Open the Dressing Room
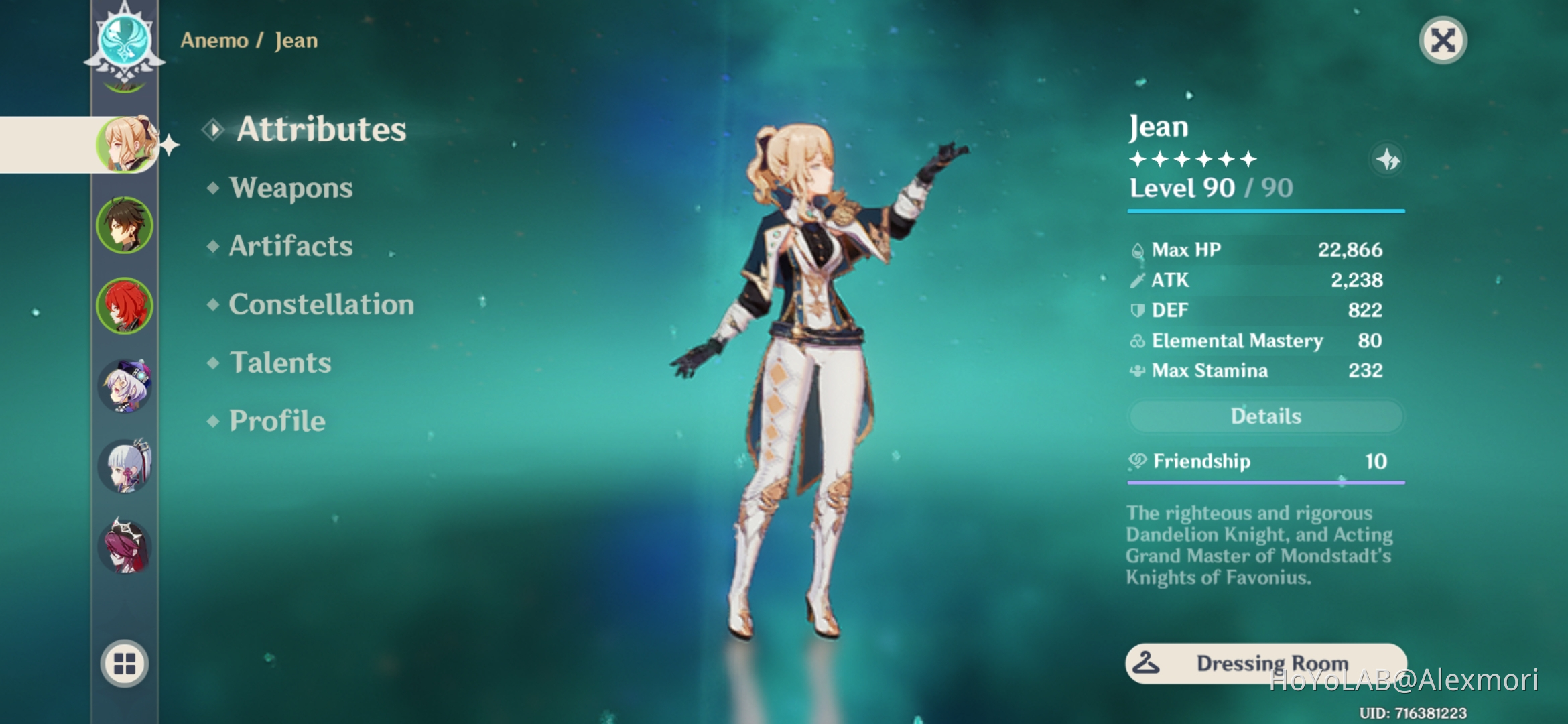 (1266, 662)
